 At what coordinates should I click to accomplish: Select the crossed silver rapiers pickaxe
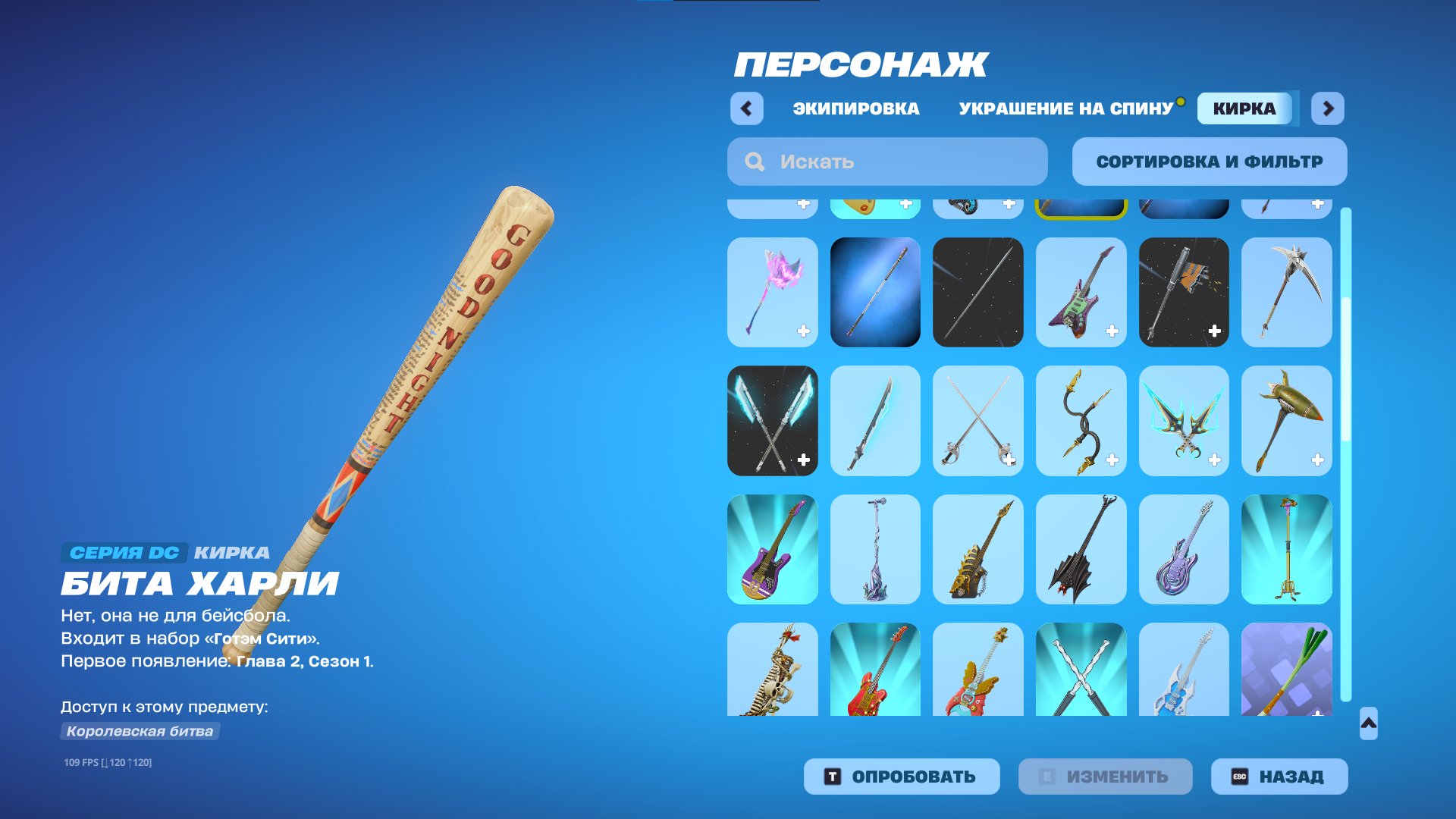pos(977,421)
